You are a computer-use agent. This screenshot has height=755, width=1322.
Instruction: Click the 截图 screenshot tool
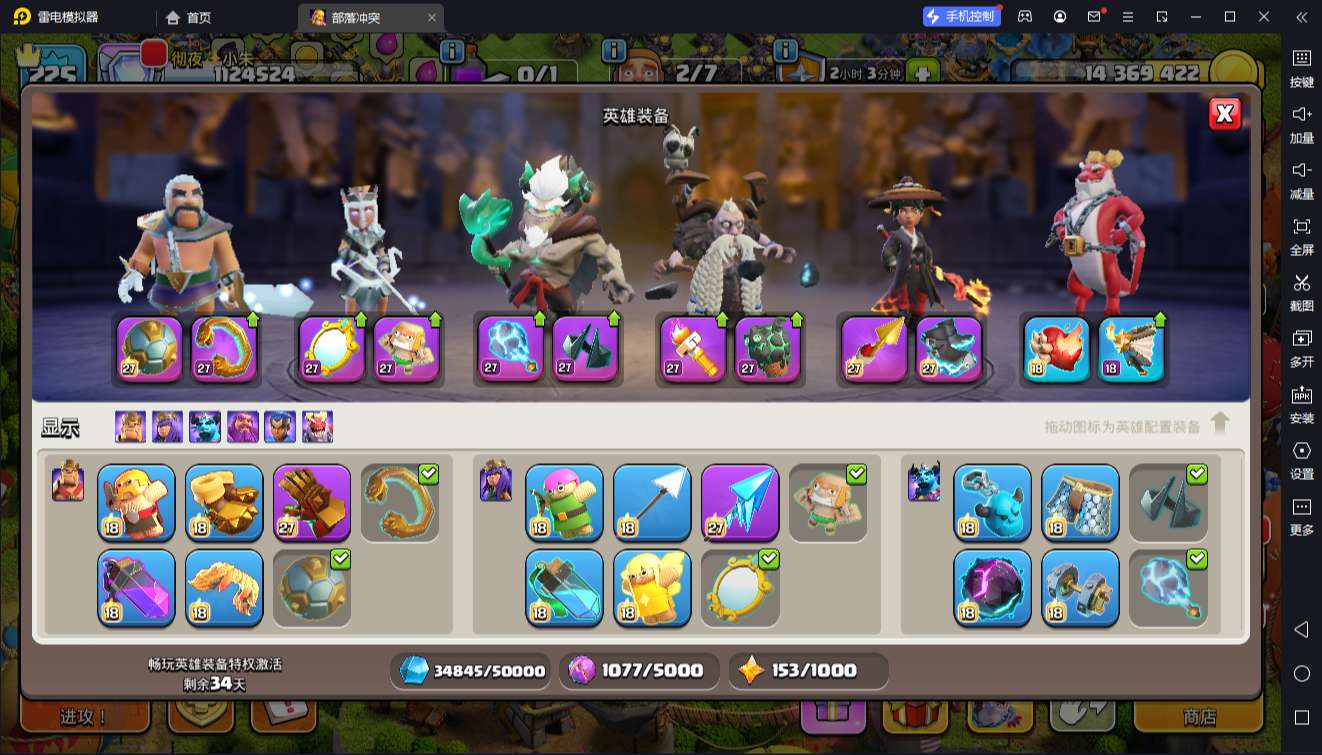(1301, 291)
